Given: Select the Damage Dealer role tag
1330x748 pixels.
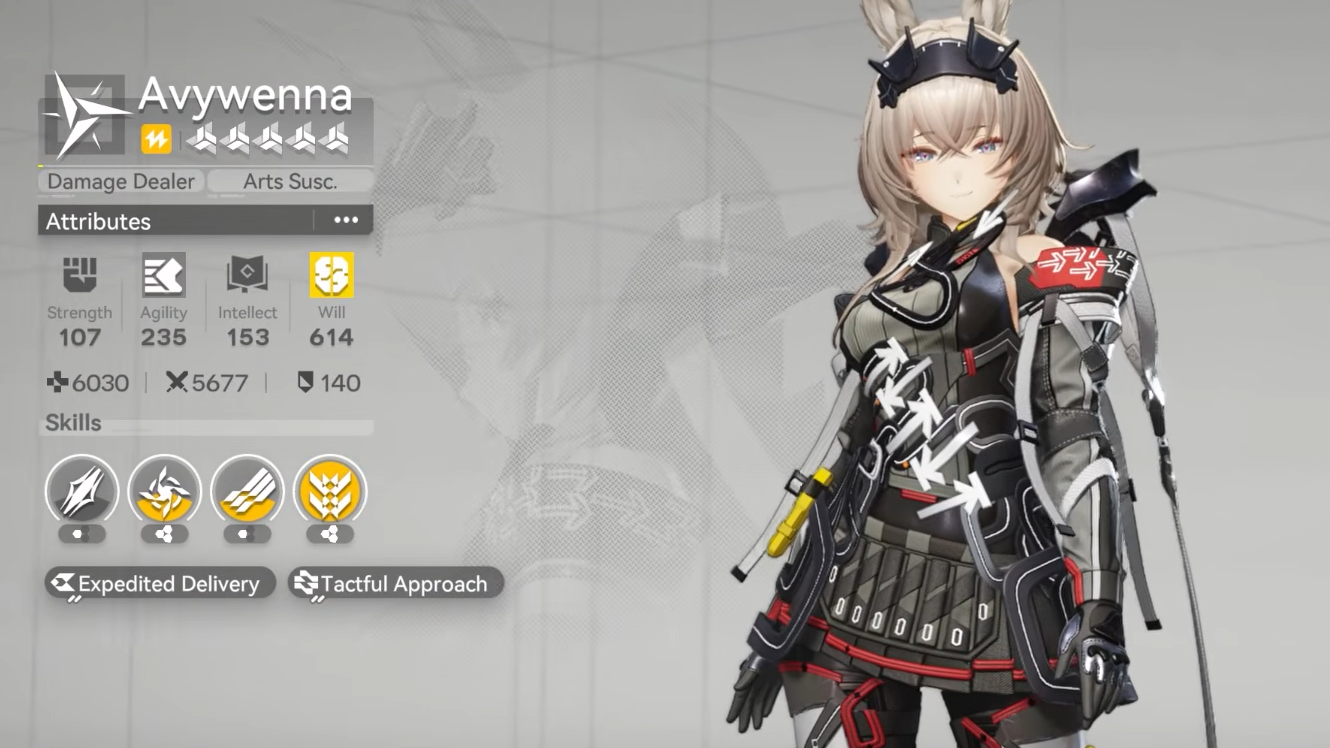Looking at the screenshot, I should click(121, 182).
